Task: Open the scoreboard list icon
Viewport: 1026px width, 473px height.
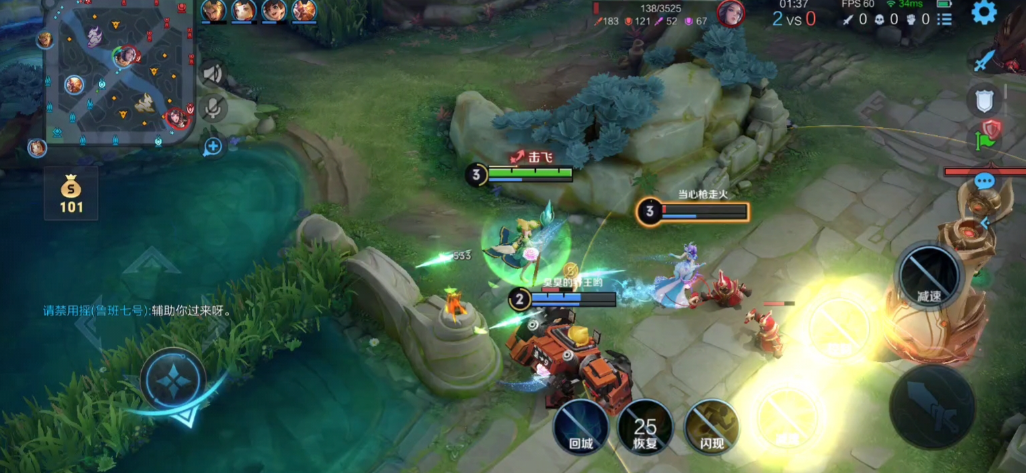Action: pyautogui.click(x=946, y=18)
